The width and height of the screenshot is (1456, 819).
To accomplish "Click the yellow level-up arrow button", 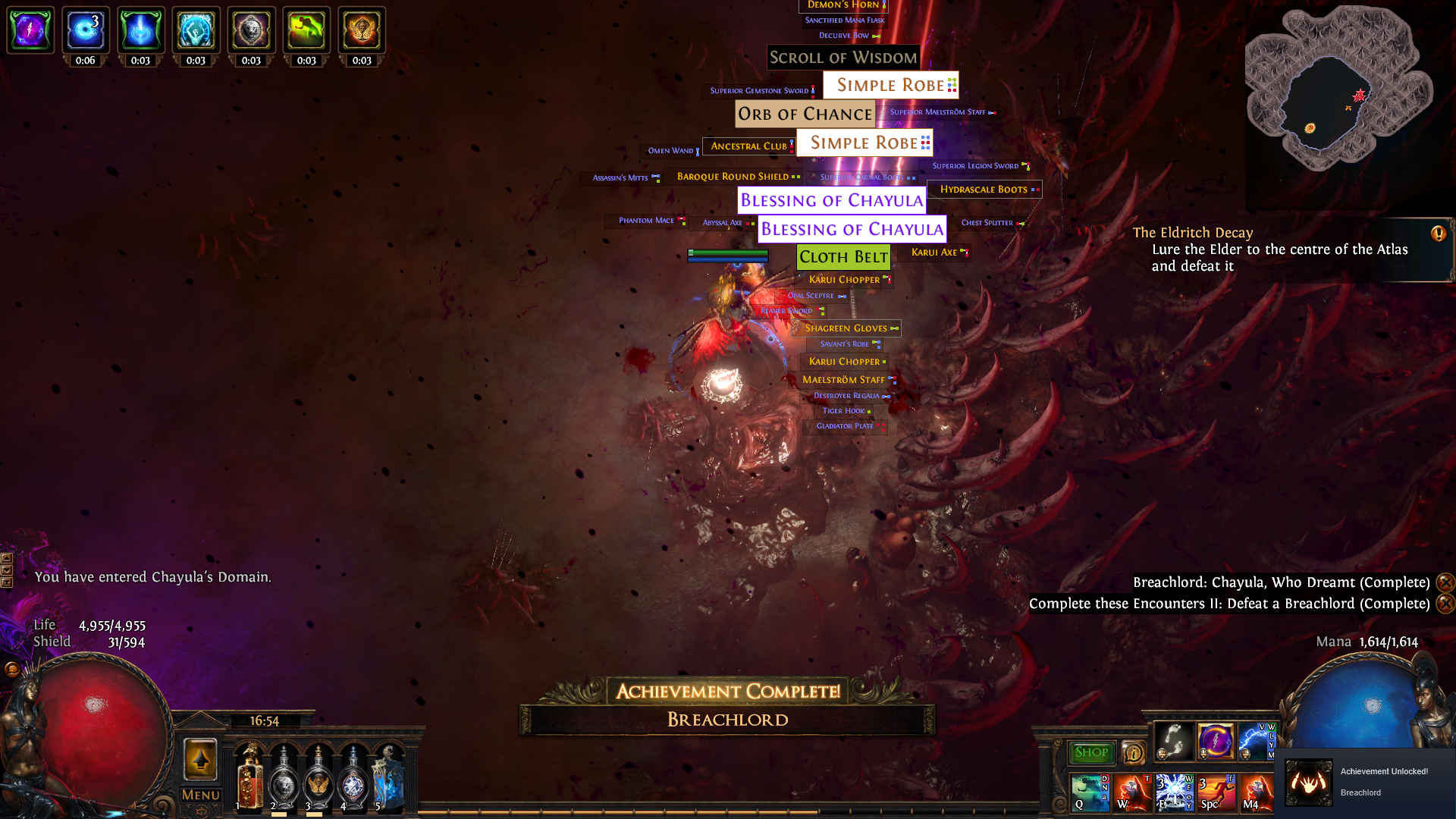I will click(201, 759).
